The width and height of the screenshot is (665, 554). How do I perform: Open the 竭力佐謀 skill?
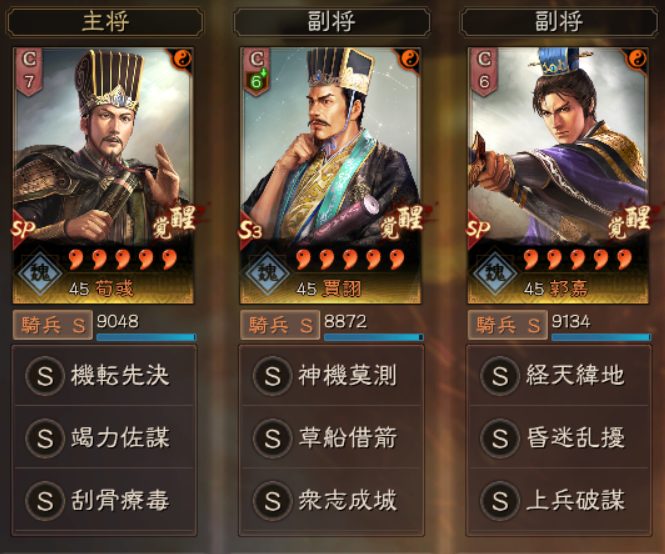(104, 437)
